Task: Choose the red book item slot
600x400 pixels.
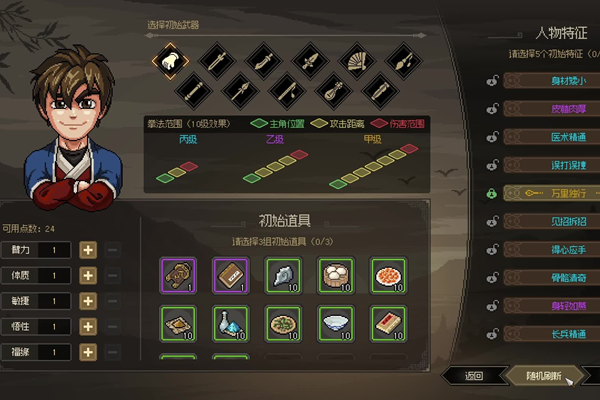Action: click(x=387, y=322)
